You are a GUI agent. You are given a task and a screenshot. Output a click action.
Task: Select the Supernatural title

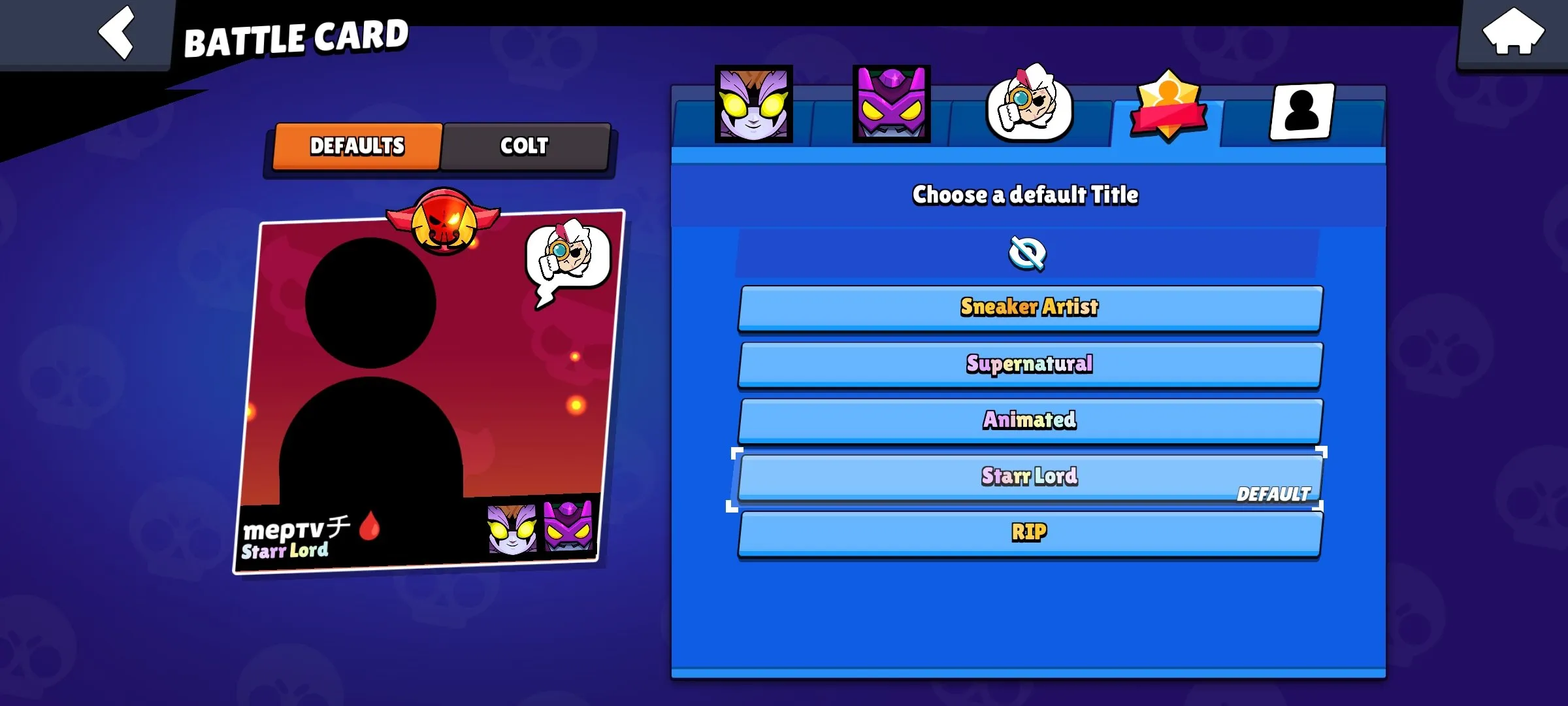tap(1028, 364)
